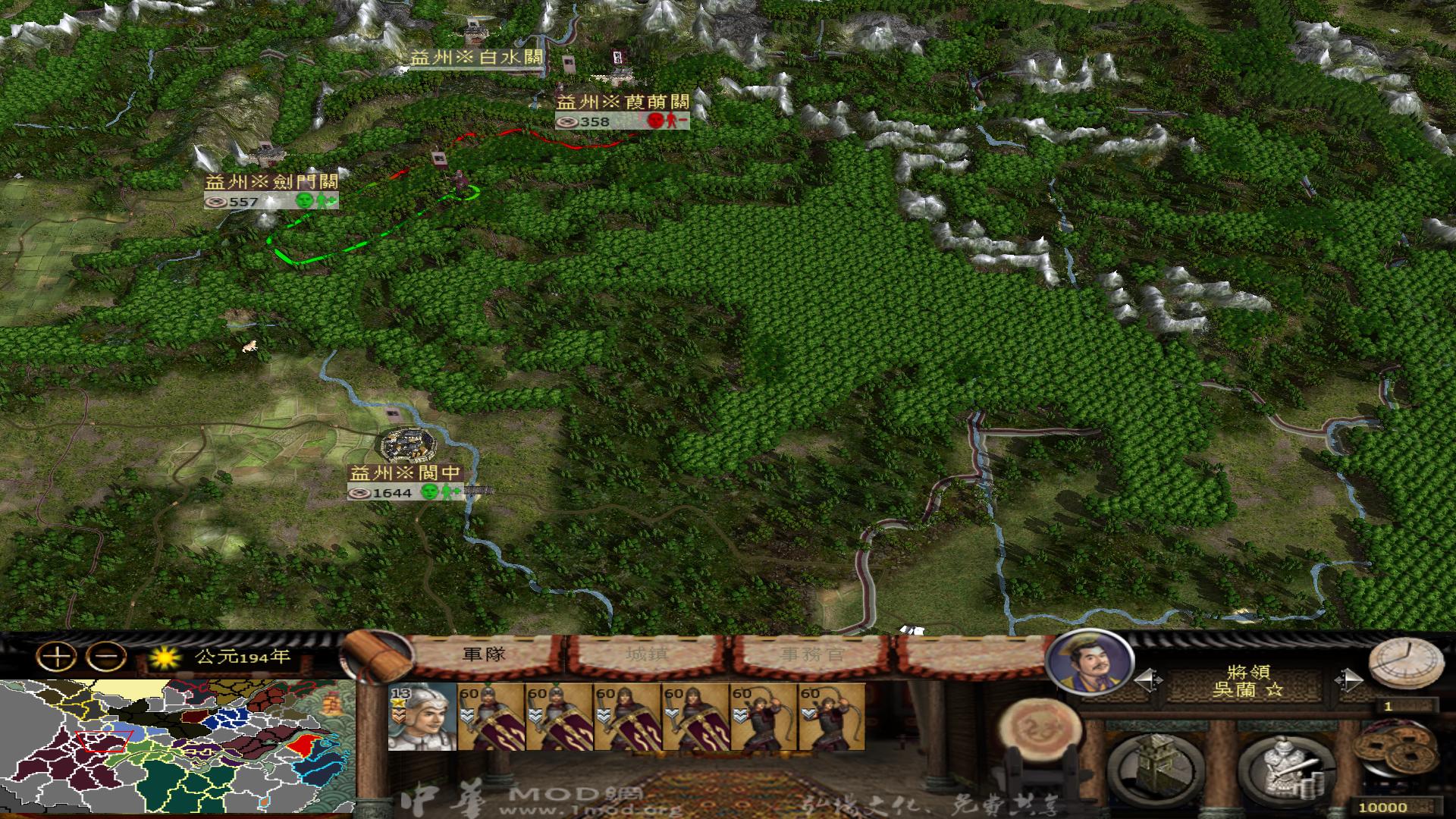Select the 益州※葭萌關 settlement label

tap(623, 102)
